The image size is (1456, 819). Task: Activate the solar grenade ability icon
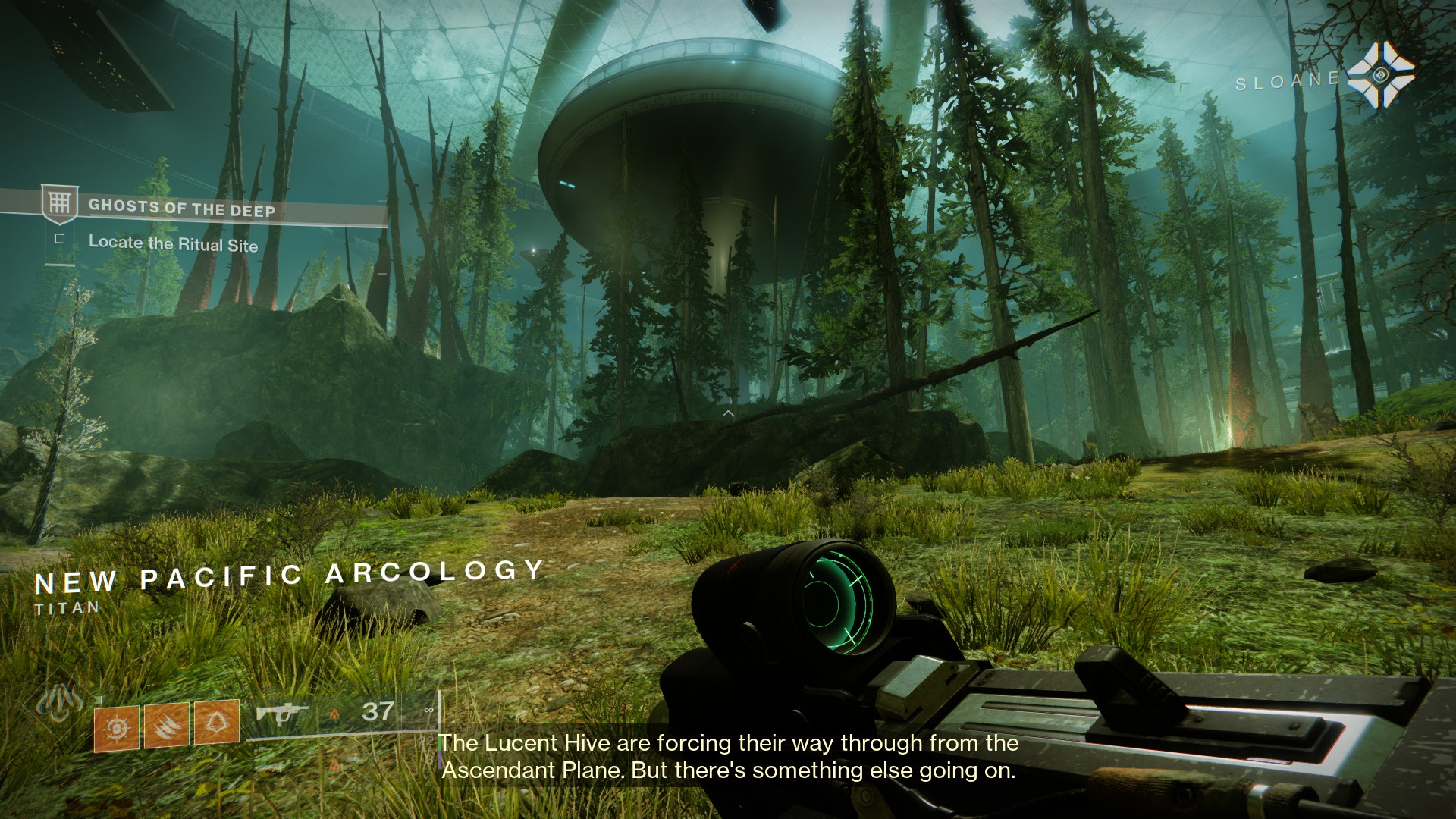pos(116,729)
